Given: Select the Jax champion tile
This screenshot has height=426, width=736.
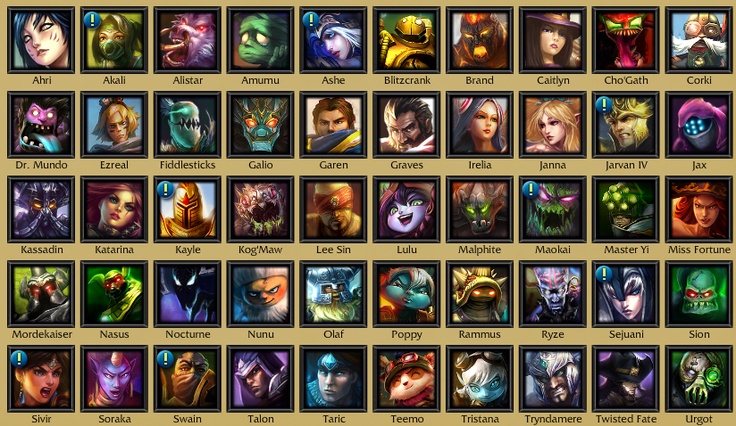Looking at the screenshot, I should click(x=697, y=124).
